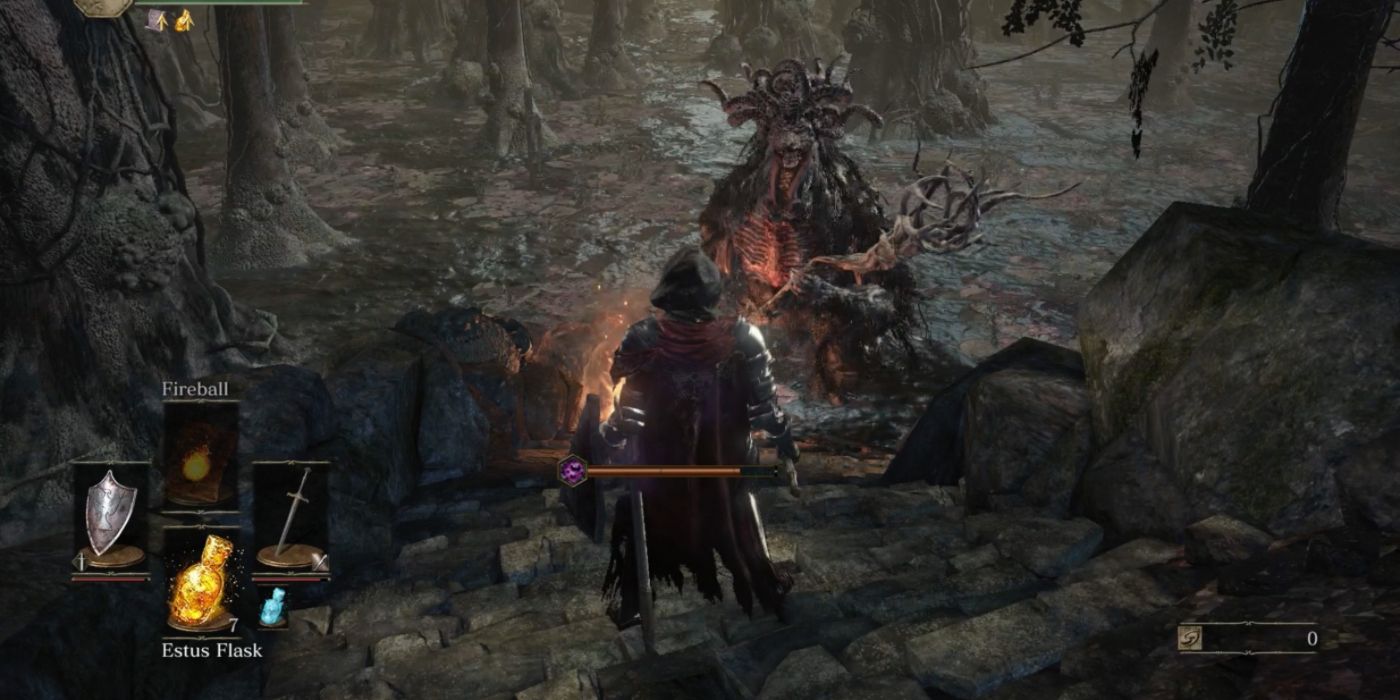Click the souls counter emblem icon
Screen dimensions: 1400x700
[x=1191, y=639]
